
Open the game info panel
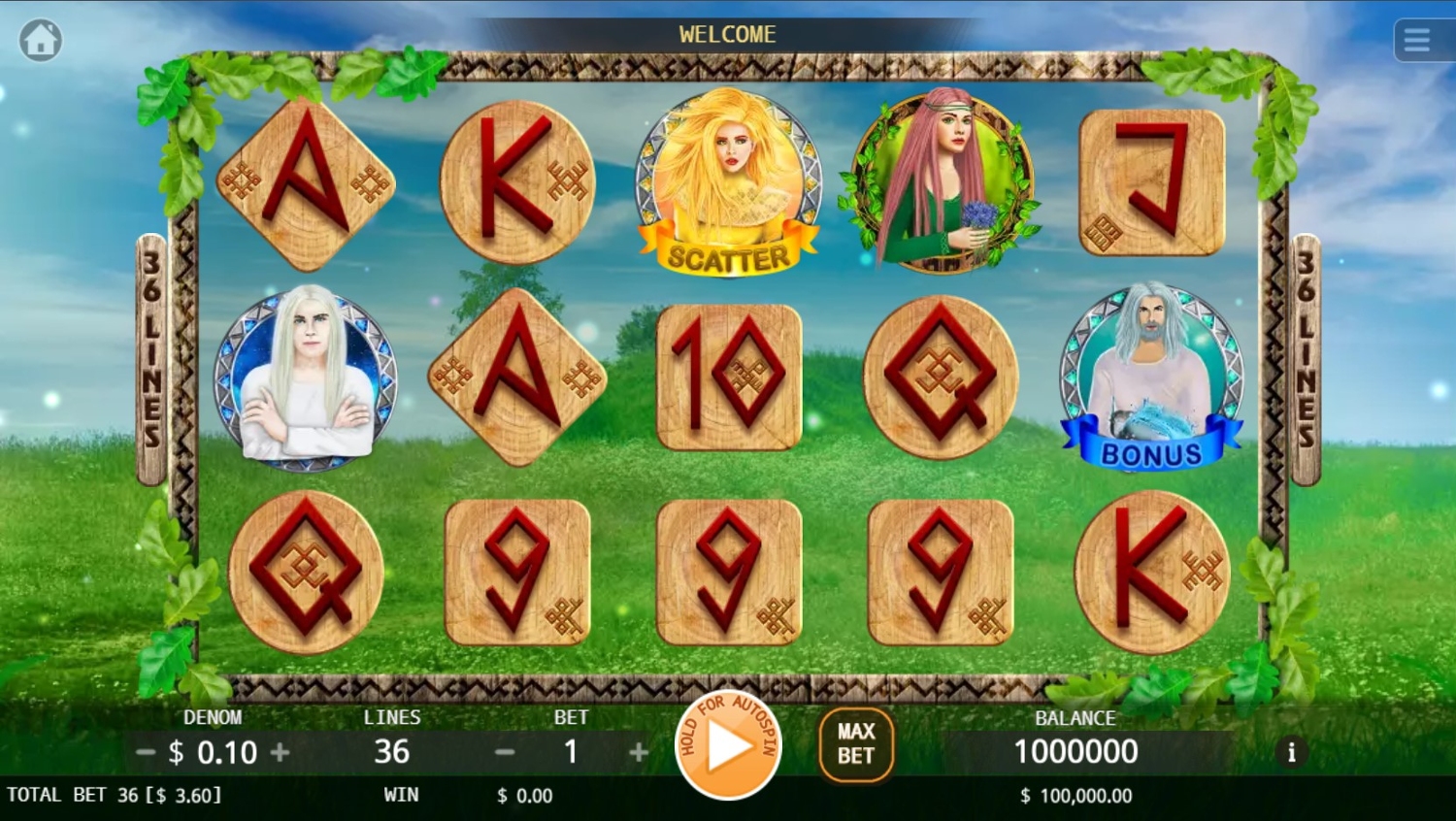(1291, 752)
